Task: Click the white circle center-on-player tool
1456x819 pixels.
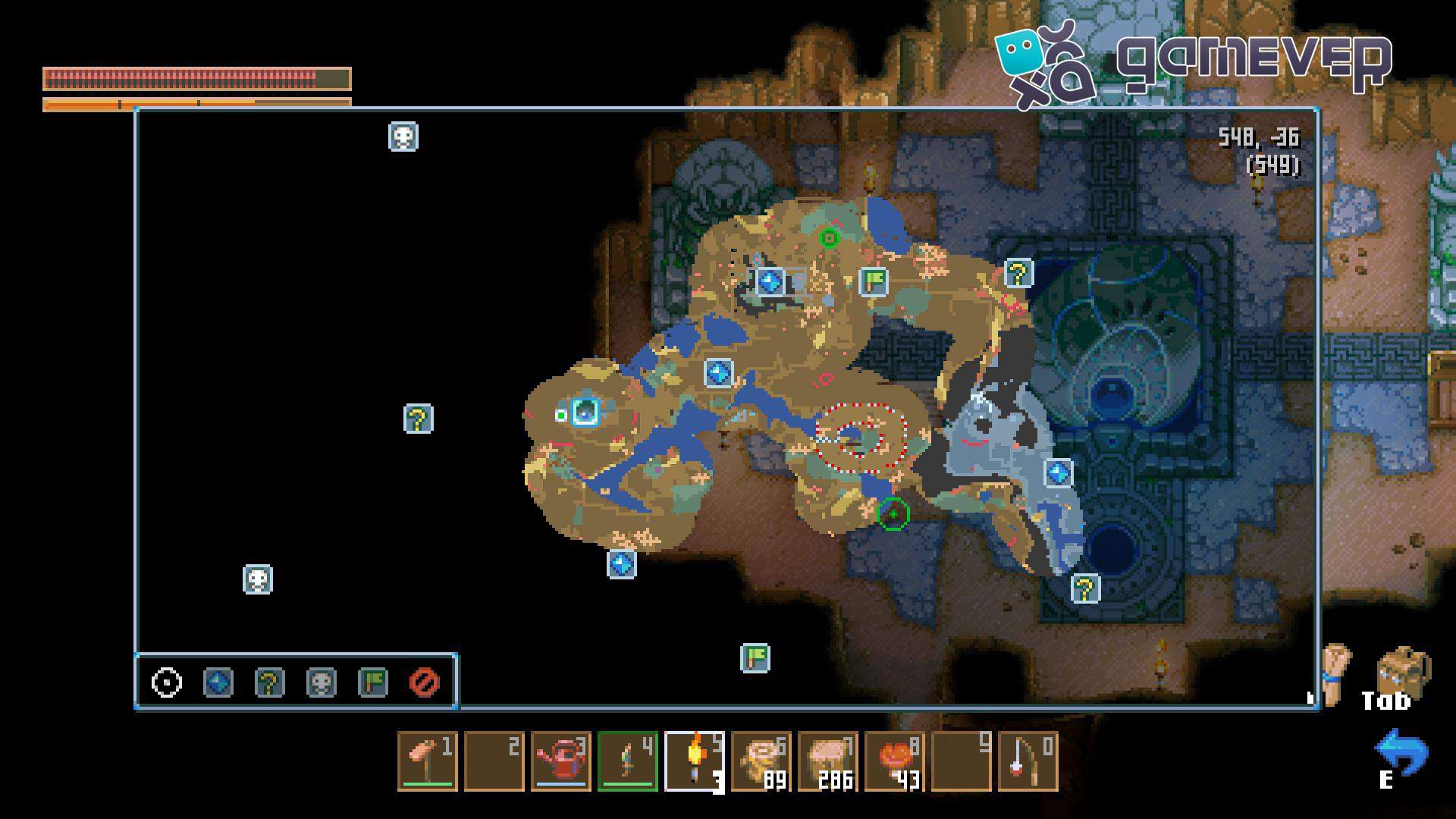Action: click(167, 682)
